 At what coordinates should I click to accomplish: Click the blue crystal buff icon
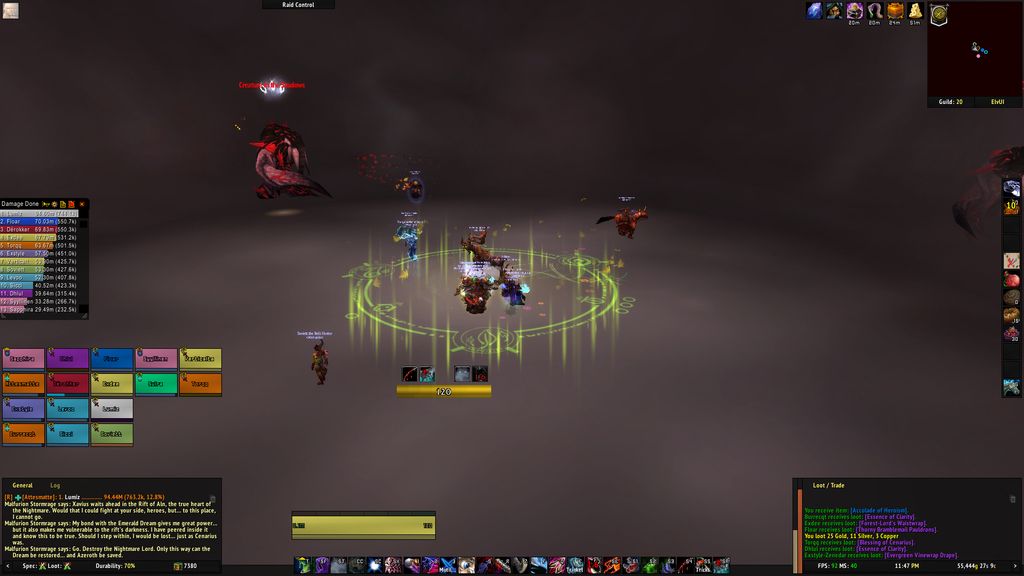tap(814, 11)
